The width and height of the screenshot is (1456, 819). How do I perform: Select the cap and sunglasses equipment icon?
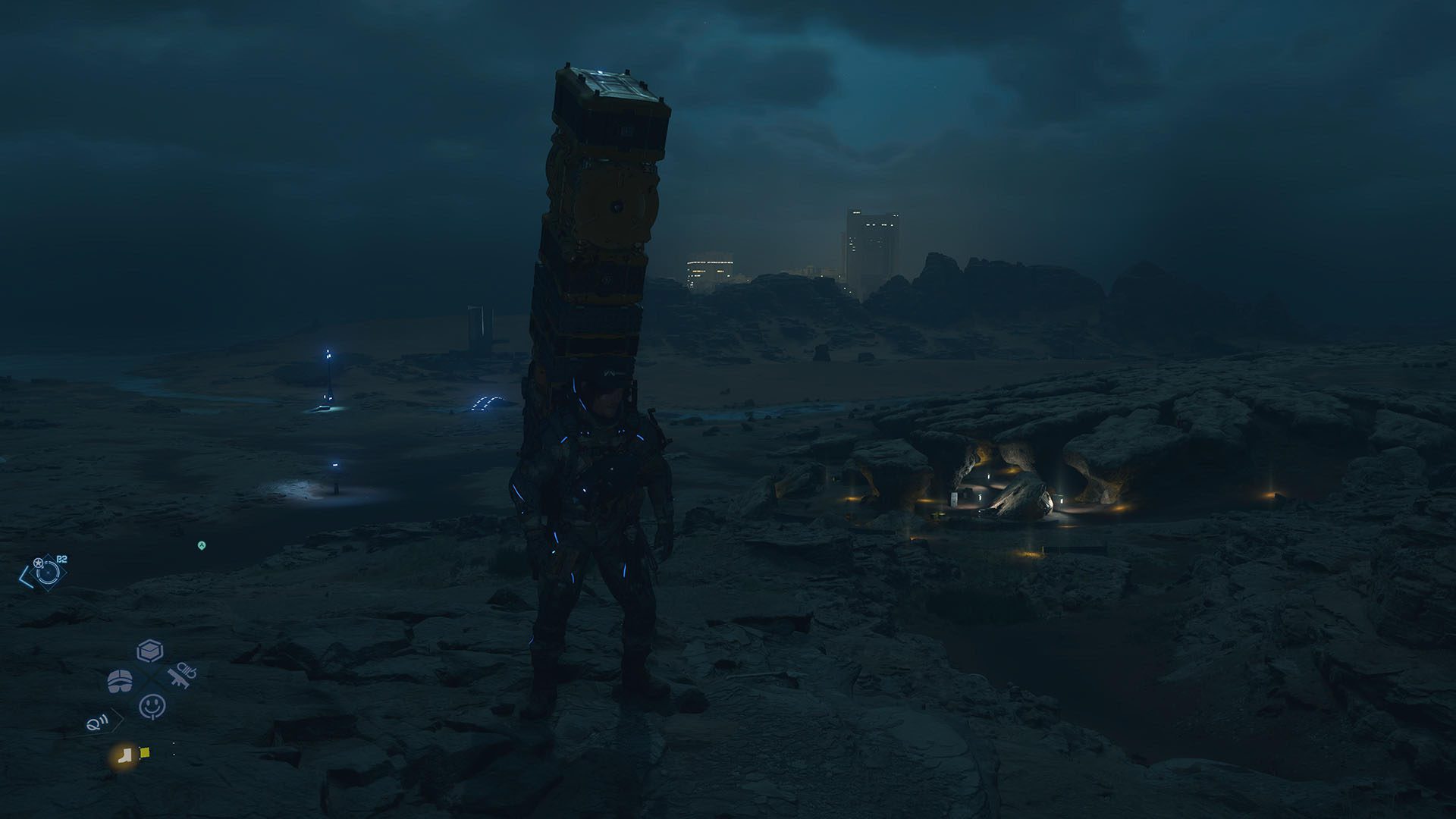[120, 681]
